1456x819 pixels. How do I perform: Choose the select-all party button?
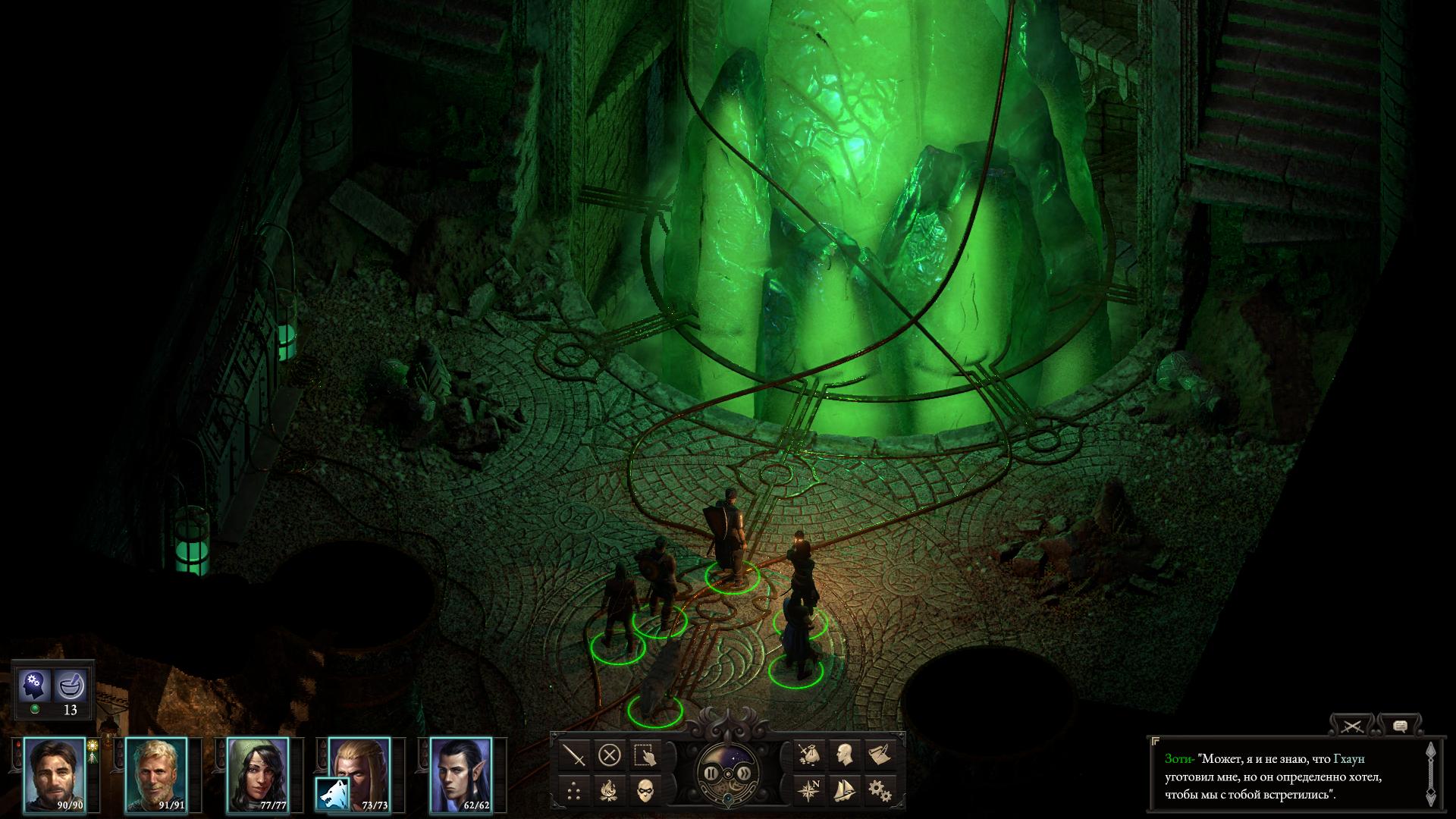644,755
